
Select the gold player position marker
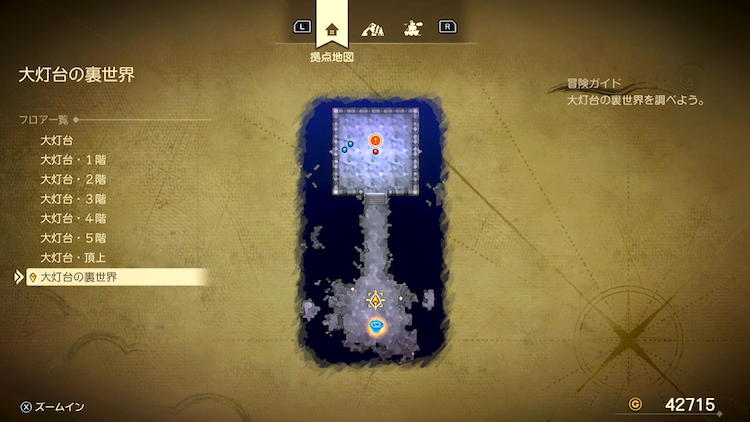tap(376, 299)
